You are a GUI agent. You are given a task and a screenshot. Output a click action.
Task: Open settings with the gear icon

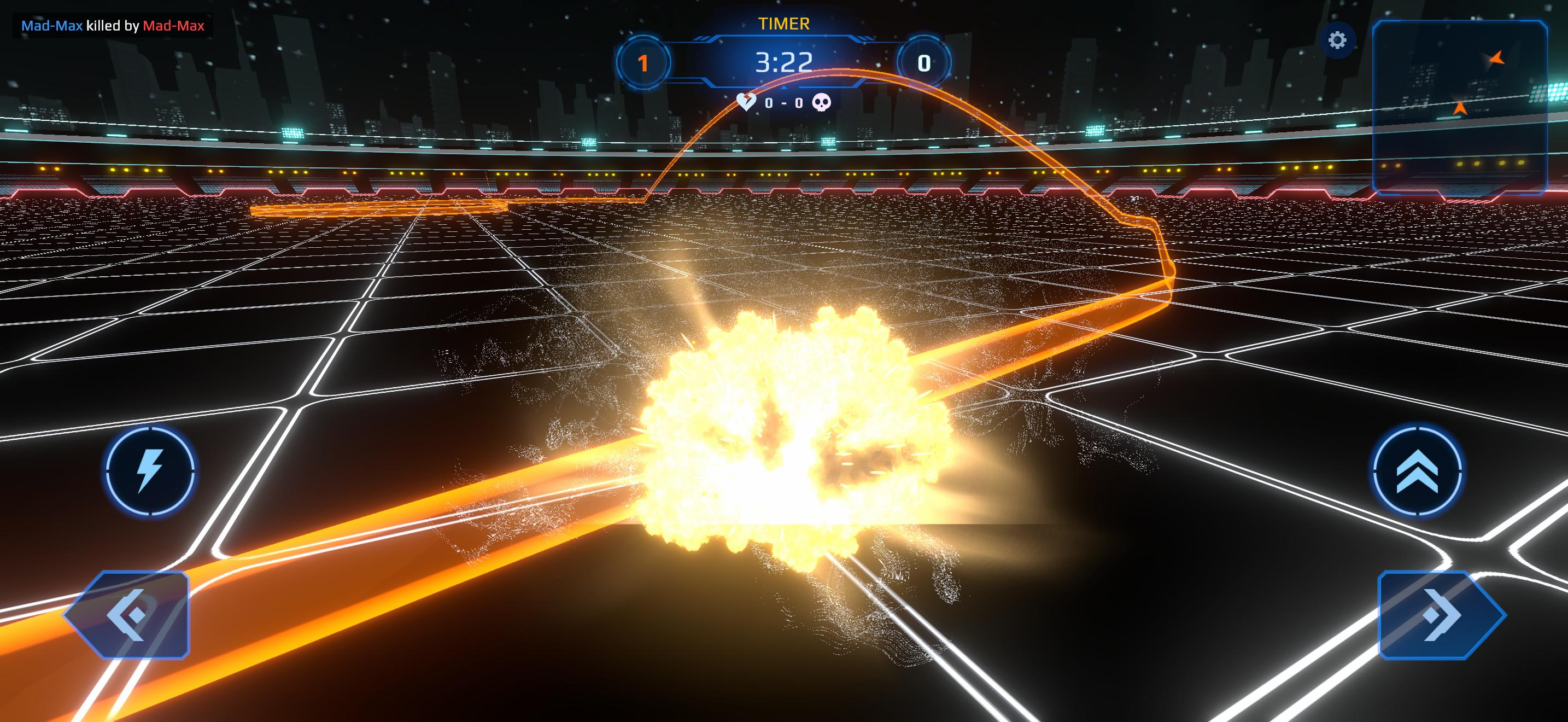click(1337, 41)
